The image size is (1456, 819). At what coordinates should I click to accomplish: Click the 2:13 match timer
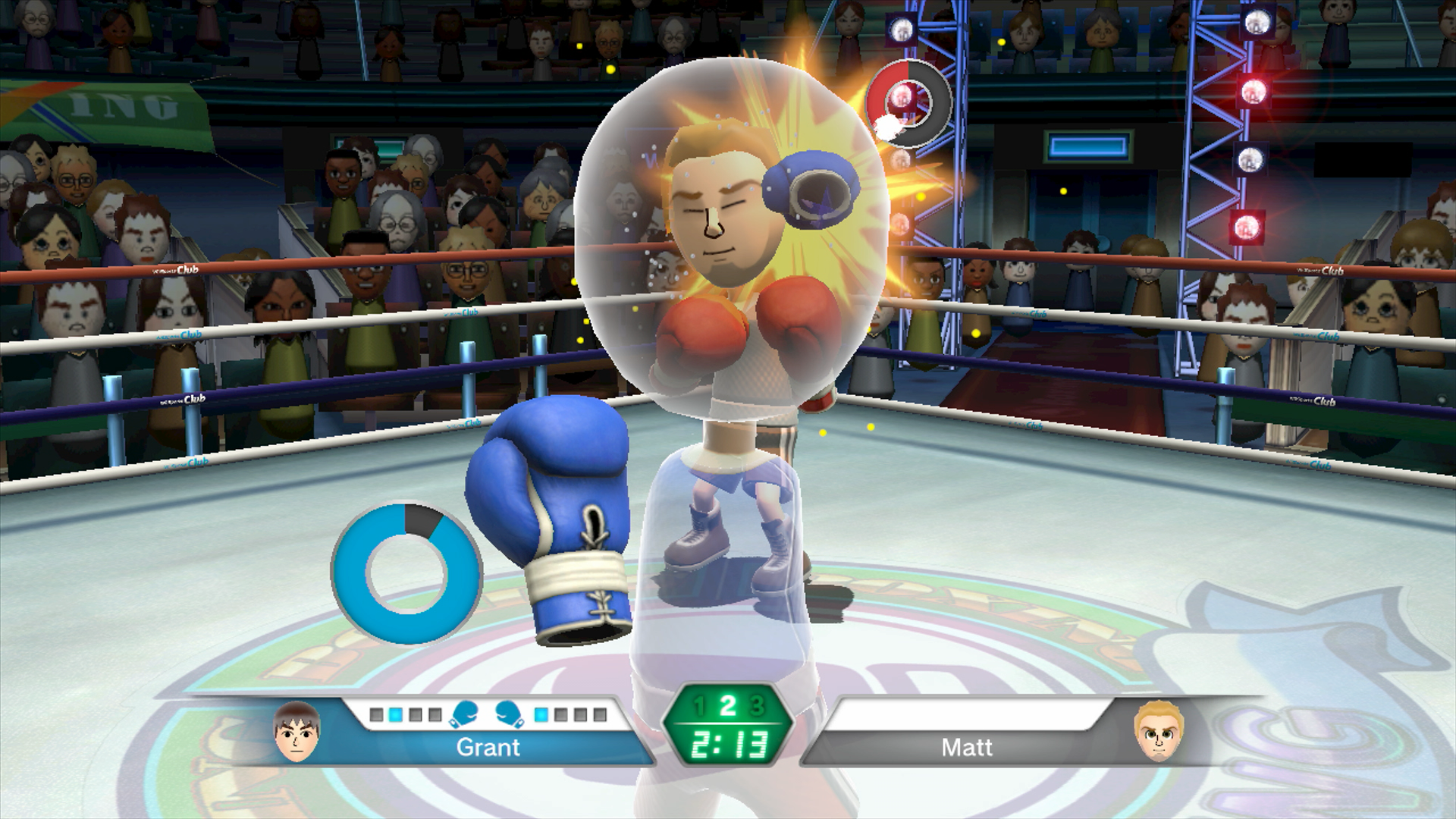click(x=730, y=745)
